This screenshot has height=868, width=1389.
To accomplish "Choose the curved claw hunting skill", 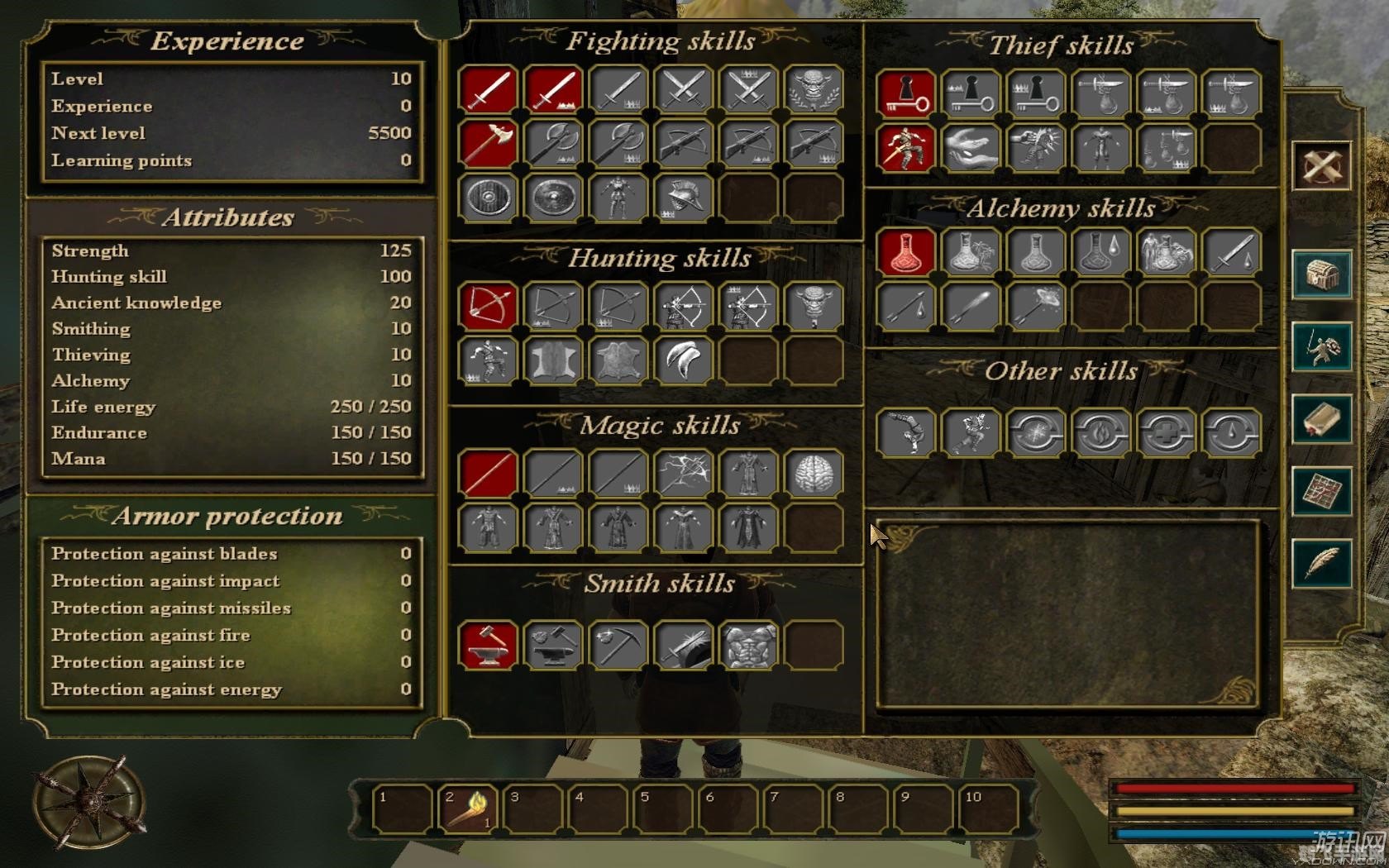I will [683, 360].
